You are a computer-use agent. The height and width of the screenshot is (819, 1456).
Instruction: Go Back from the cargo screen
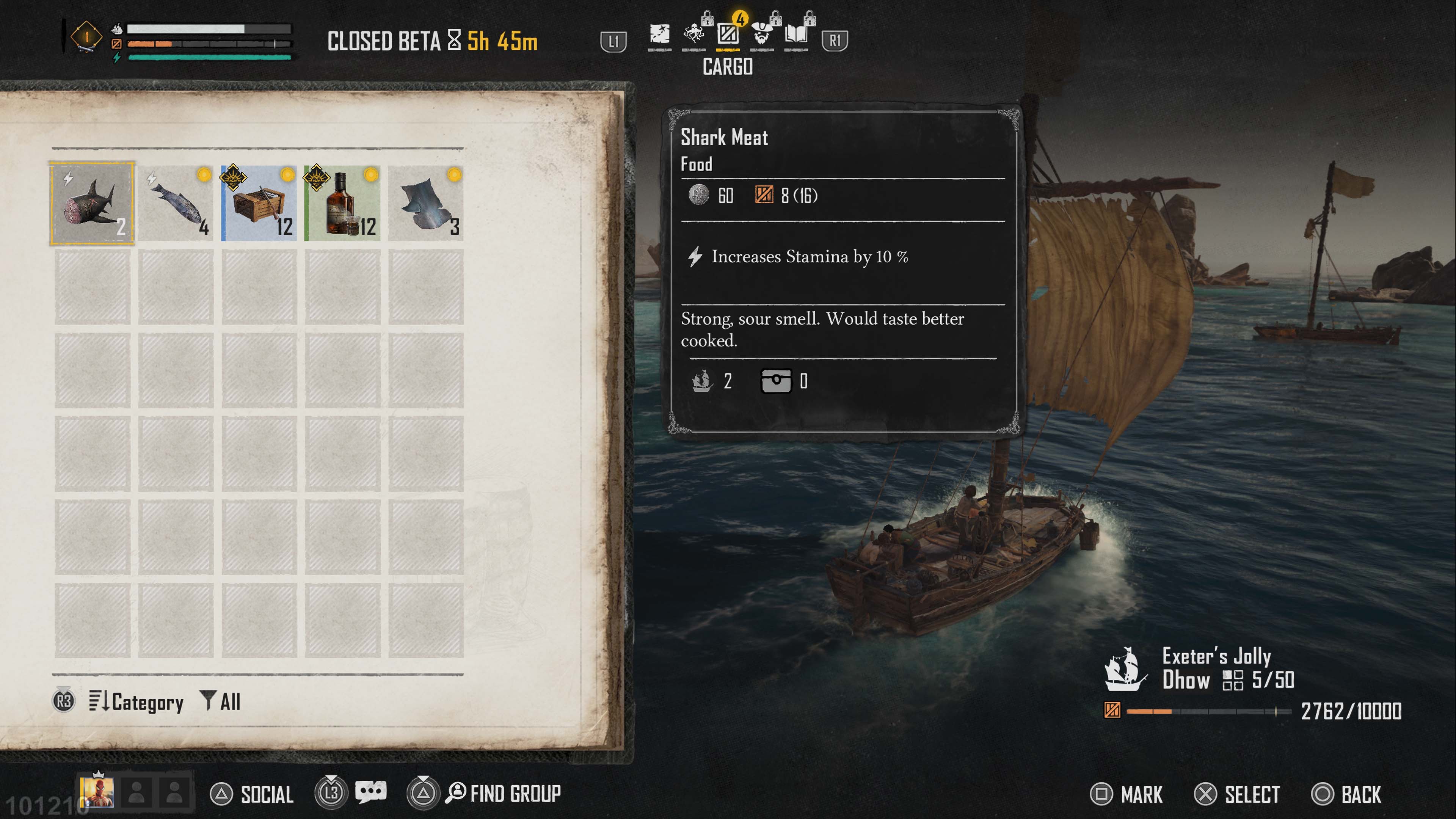[x=1346, y=794]
